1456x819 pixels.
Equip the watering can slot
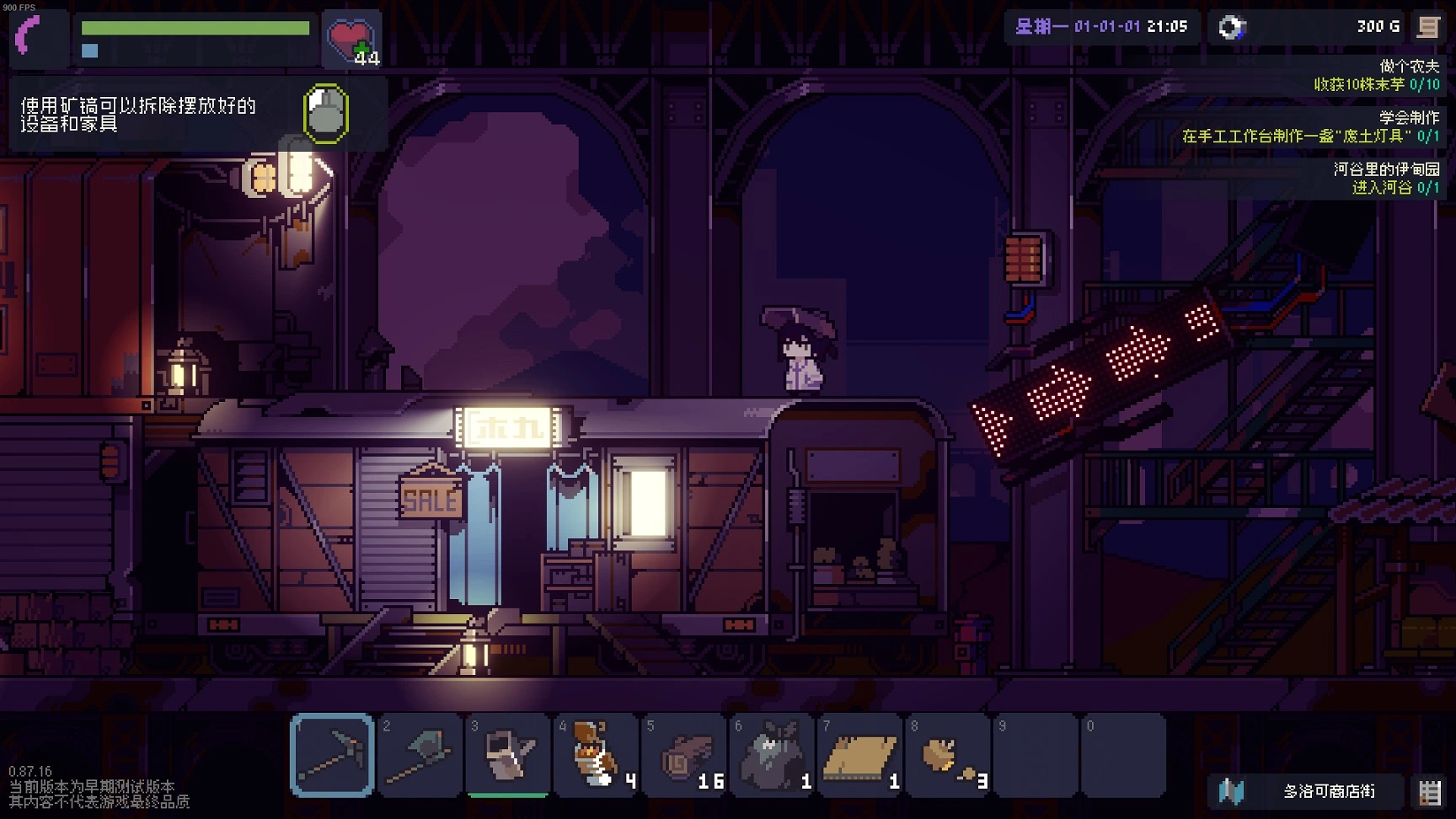tap(508, 755)
